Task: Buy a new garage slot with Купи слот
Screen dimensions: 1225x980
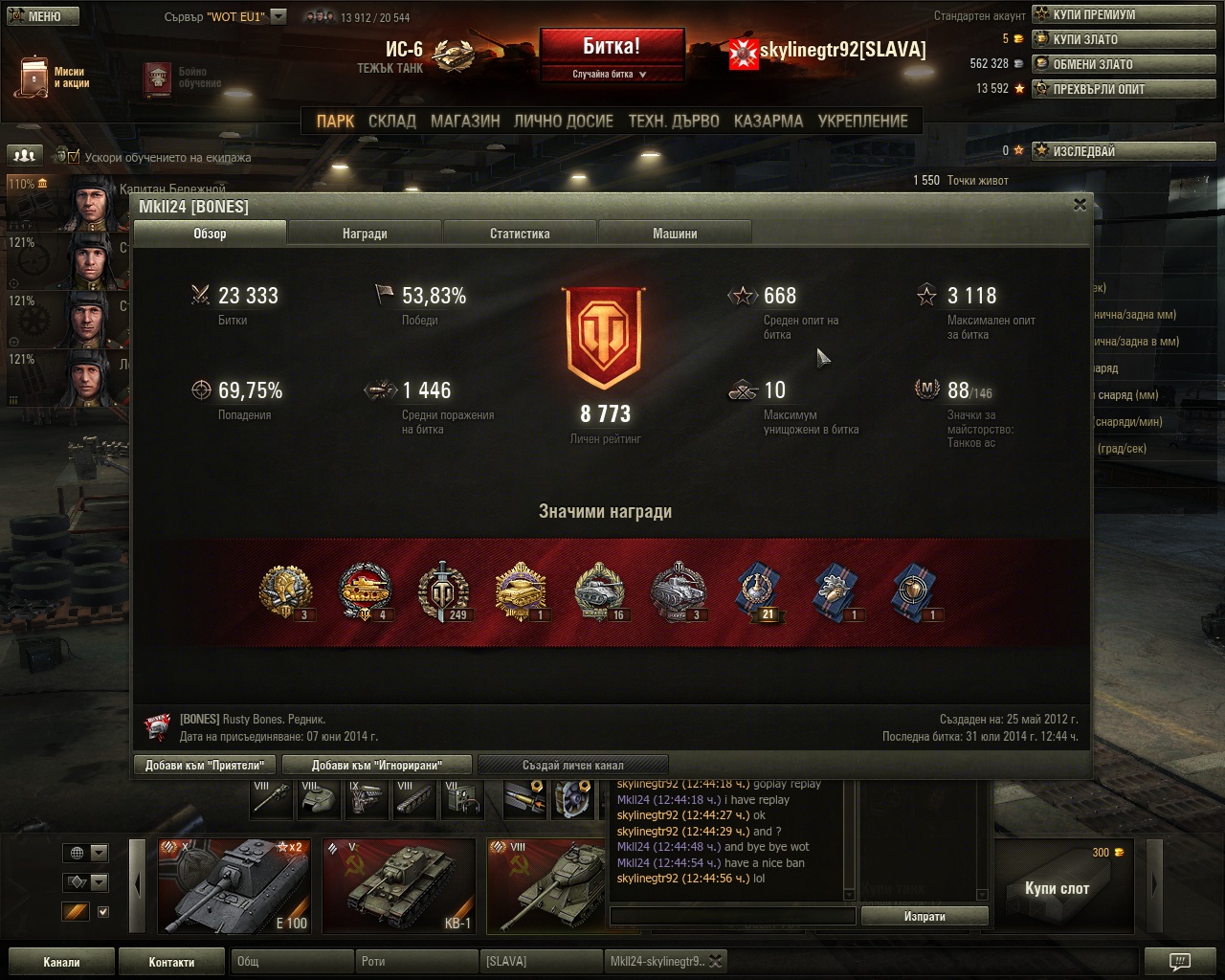Action: [x=1057, y=888]
